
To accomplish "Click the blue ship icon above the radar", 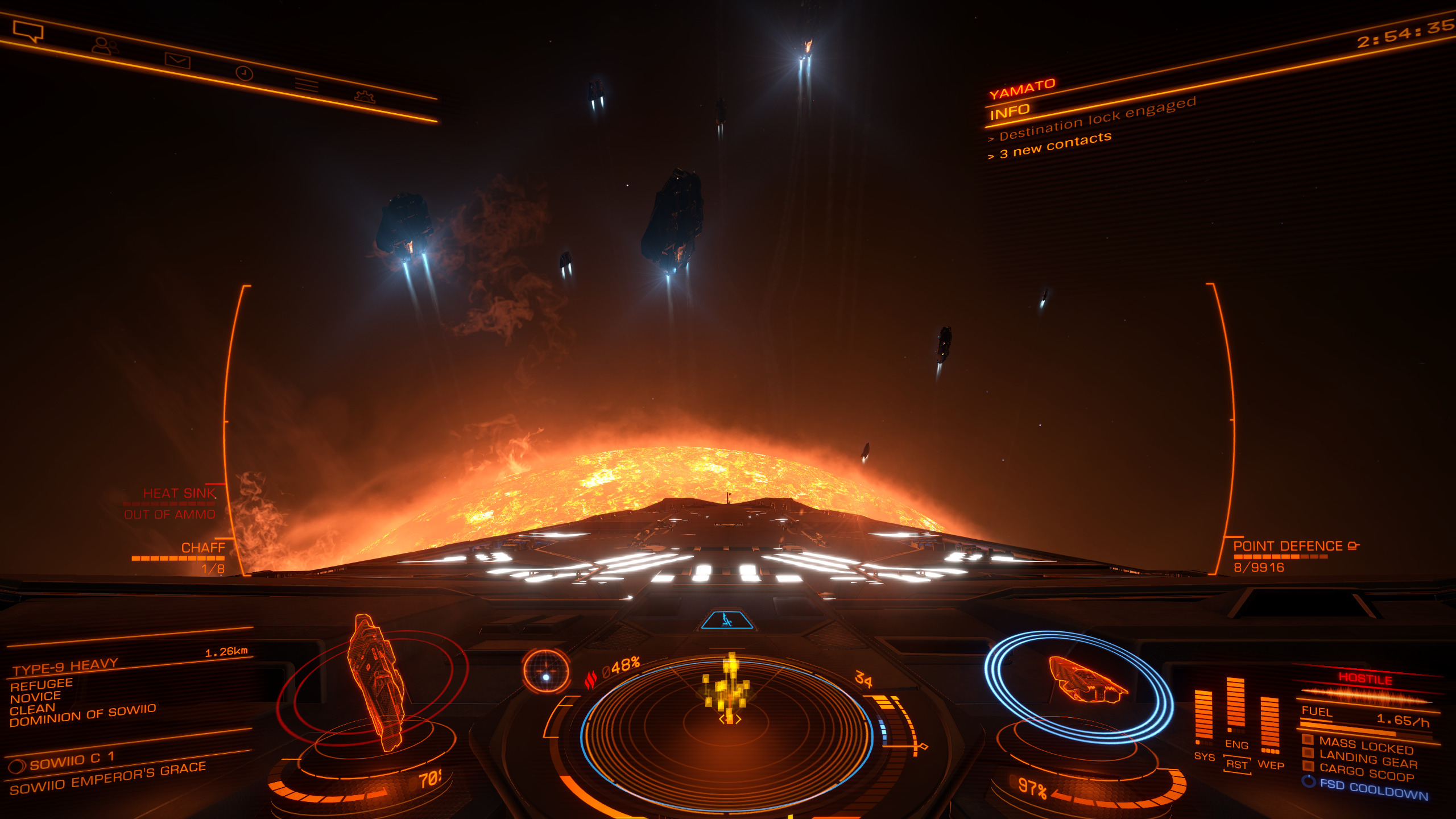I will pyautogui.click(x=727, y=620).
